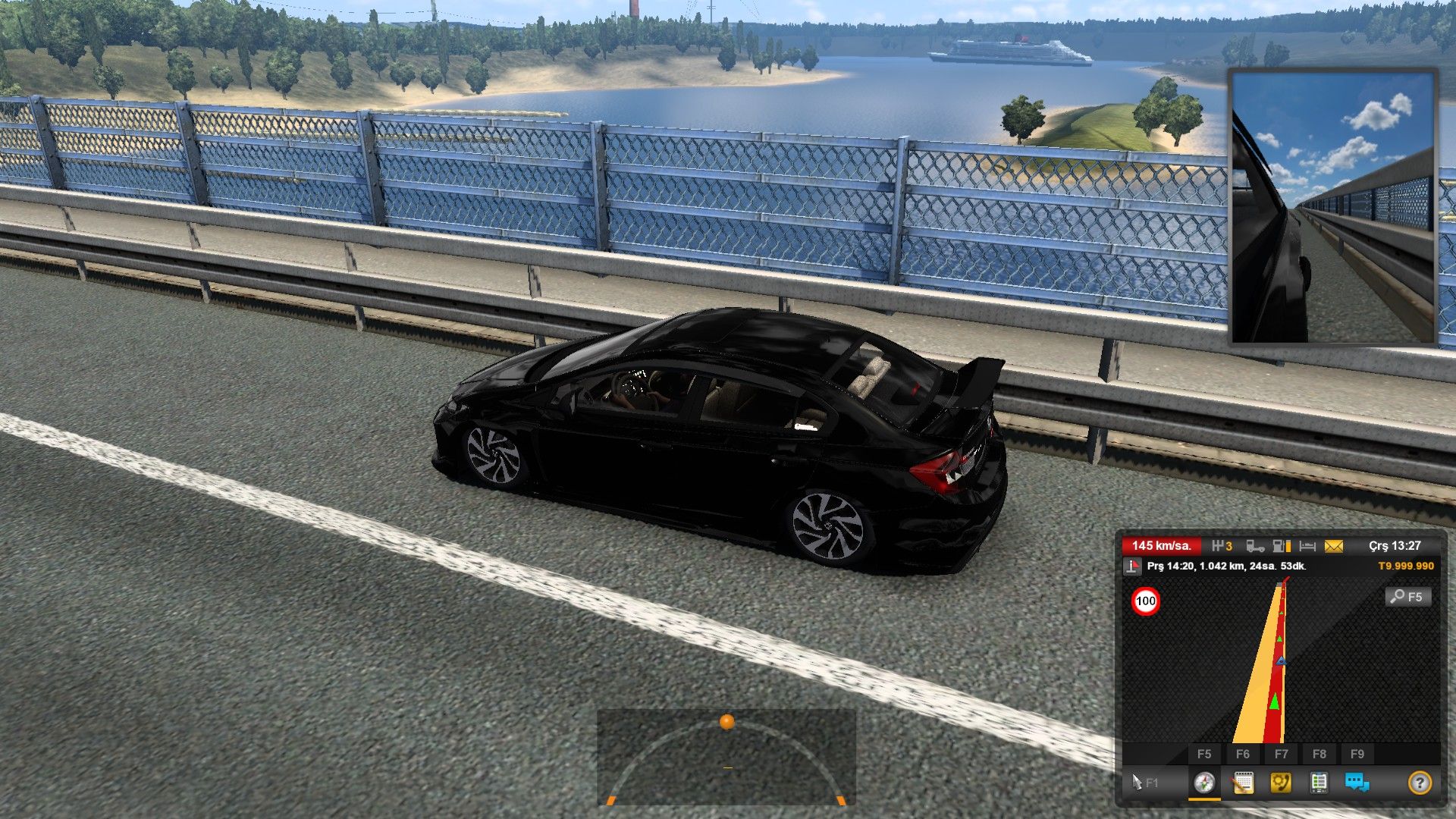Open the road assistance phone tab
The image size is (1456, 819).
click(1281, 782)
